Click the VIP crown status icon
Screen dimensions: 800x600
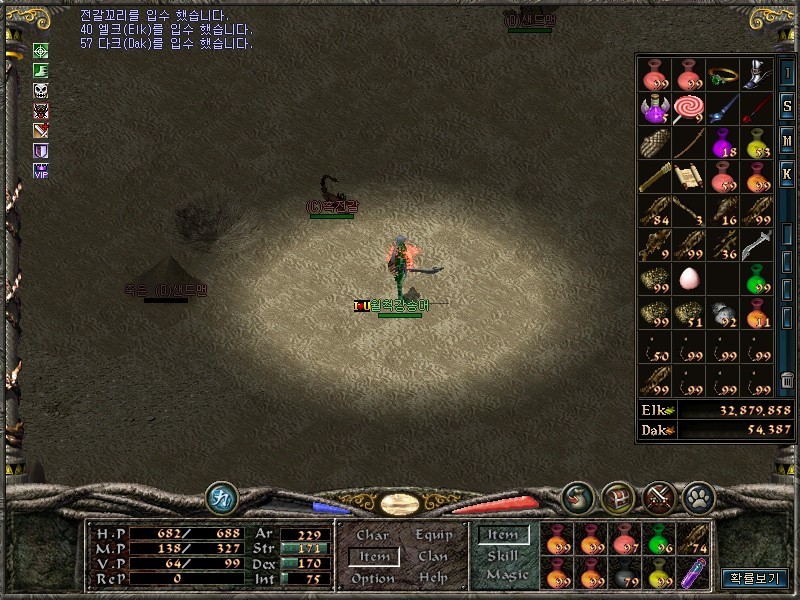coord(41,171)
